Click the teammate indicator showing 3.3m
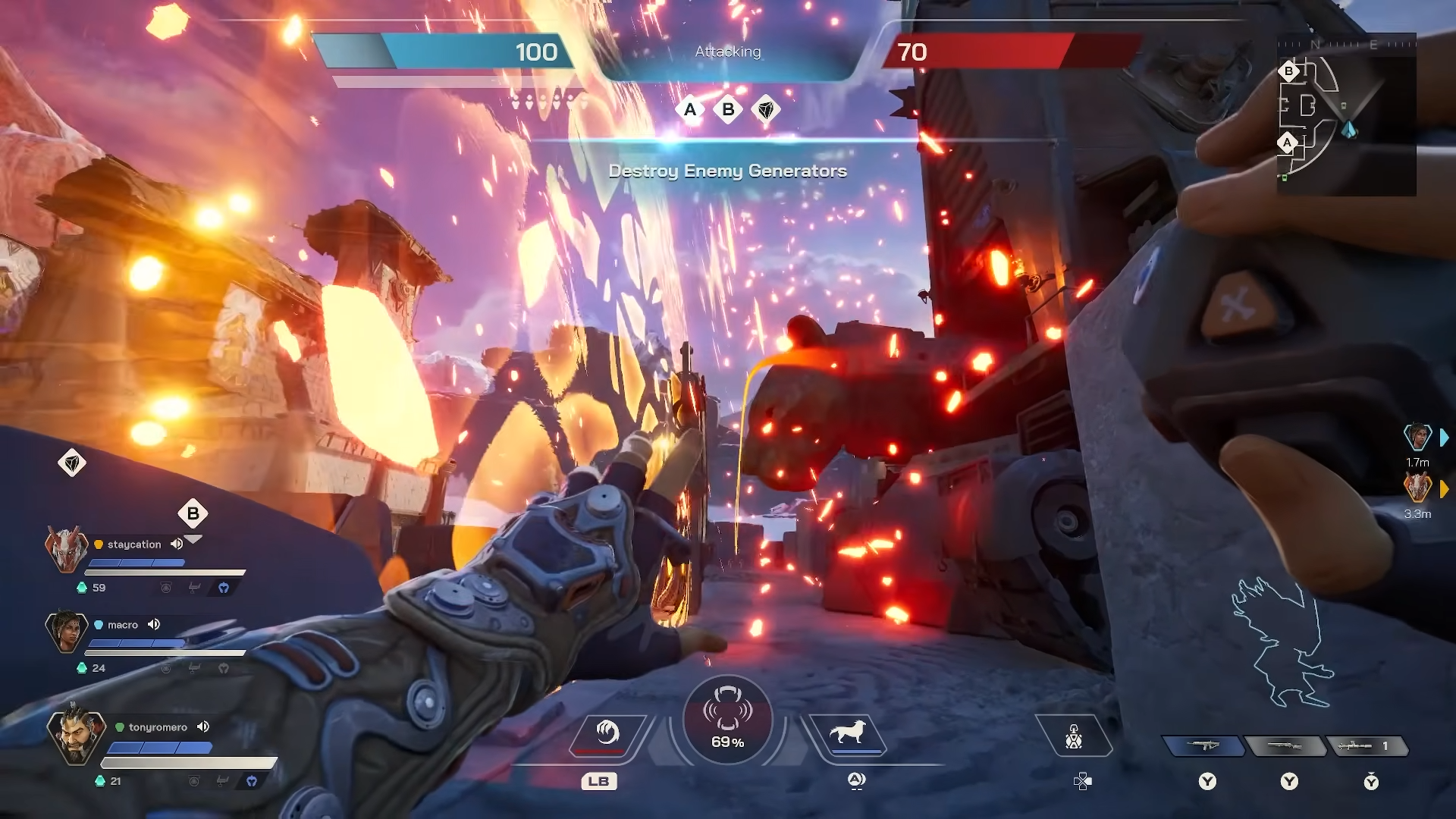The image size is (1456, 819). pyautogui.click(x=1417, y=488)
